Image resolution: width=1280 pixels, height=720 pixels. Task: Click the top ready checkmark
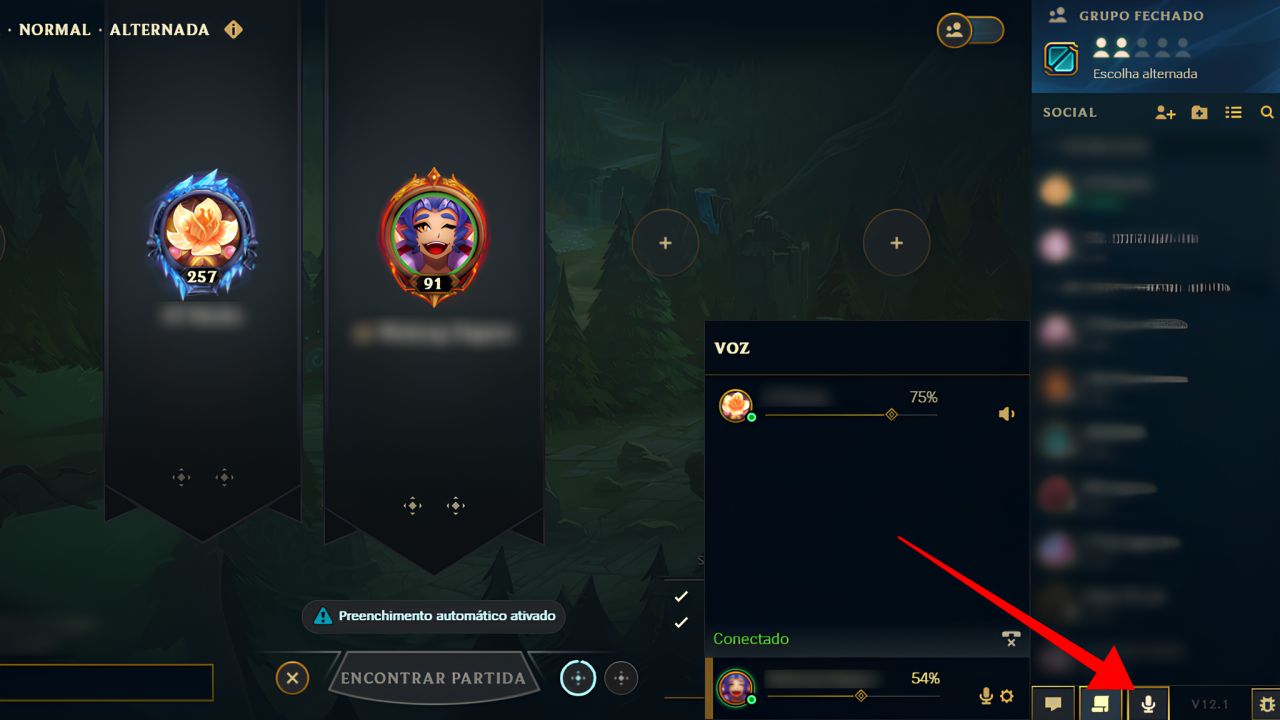pyautogui.click(x=681, y=596)
